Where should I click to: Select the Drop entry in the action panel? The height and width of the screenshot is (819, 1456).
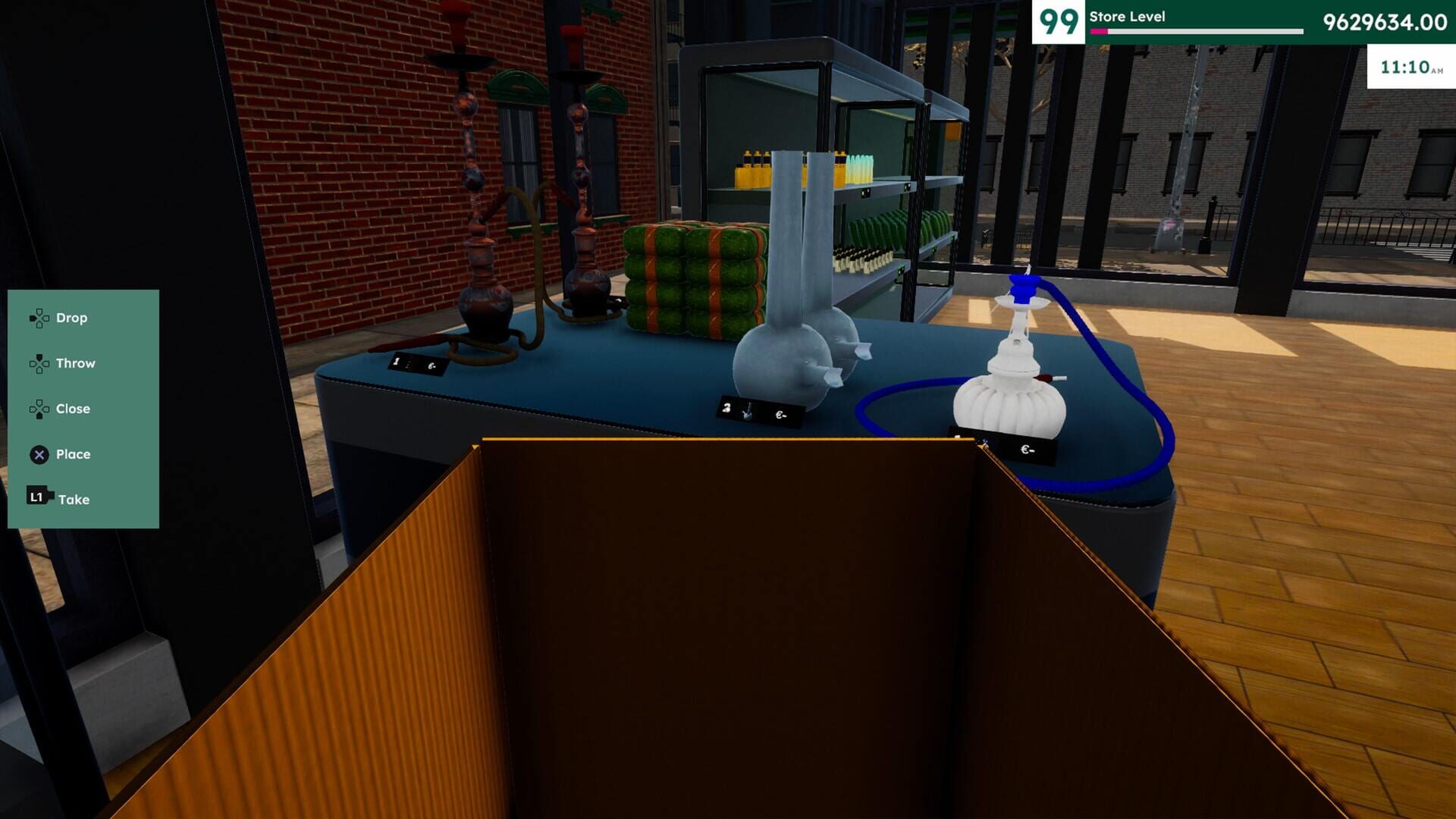(x=73, y=318)
